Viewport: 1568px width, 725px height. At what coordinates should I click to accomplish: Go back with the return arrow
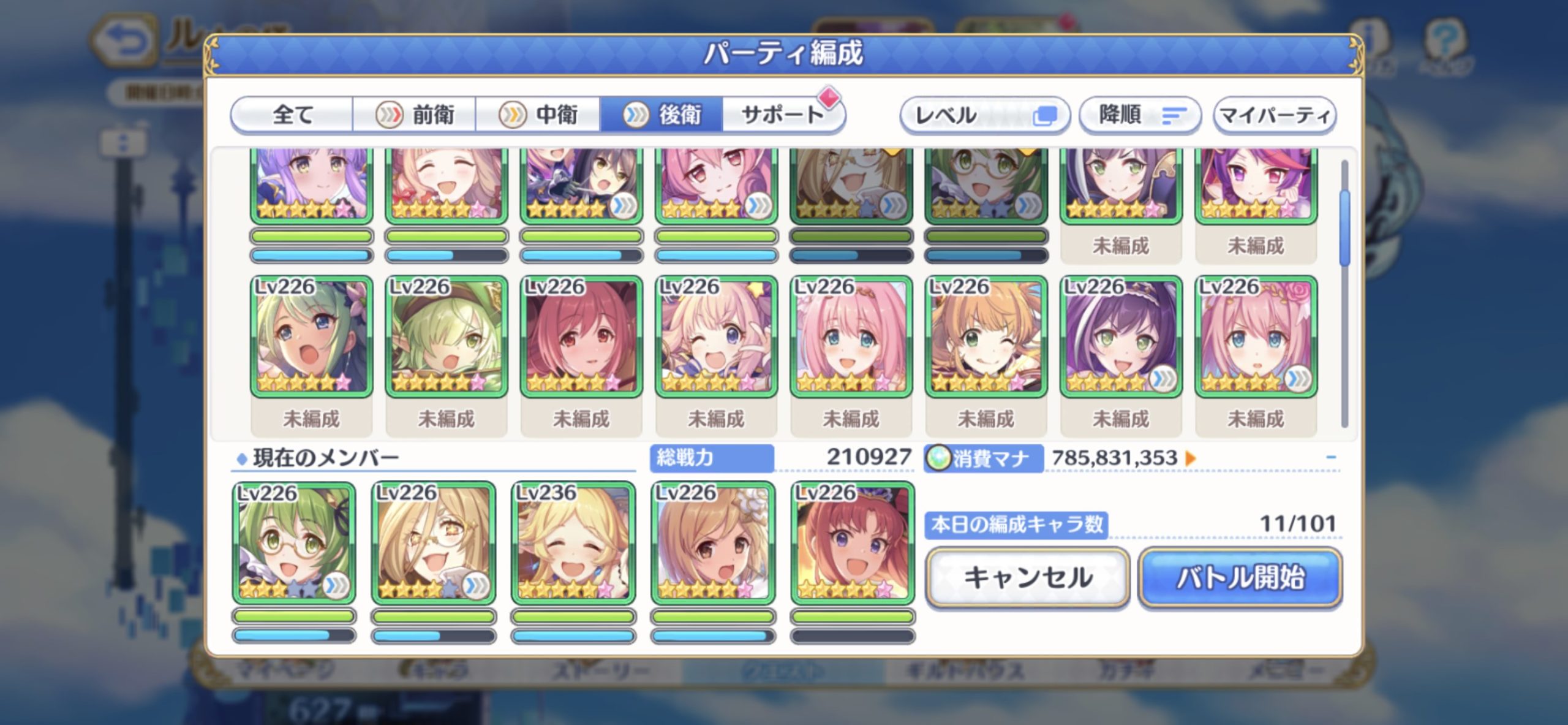click(124, 42)
